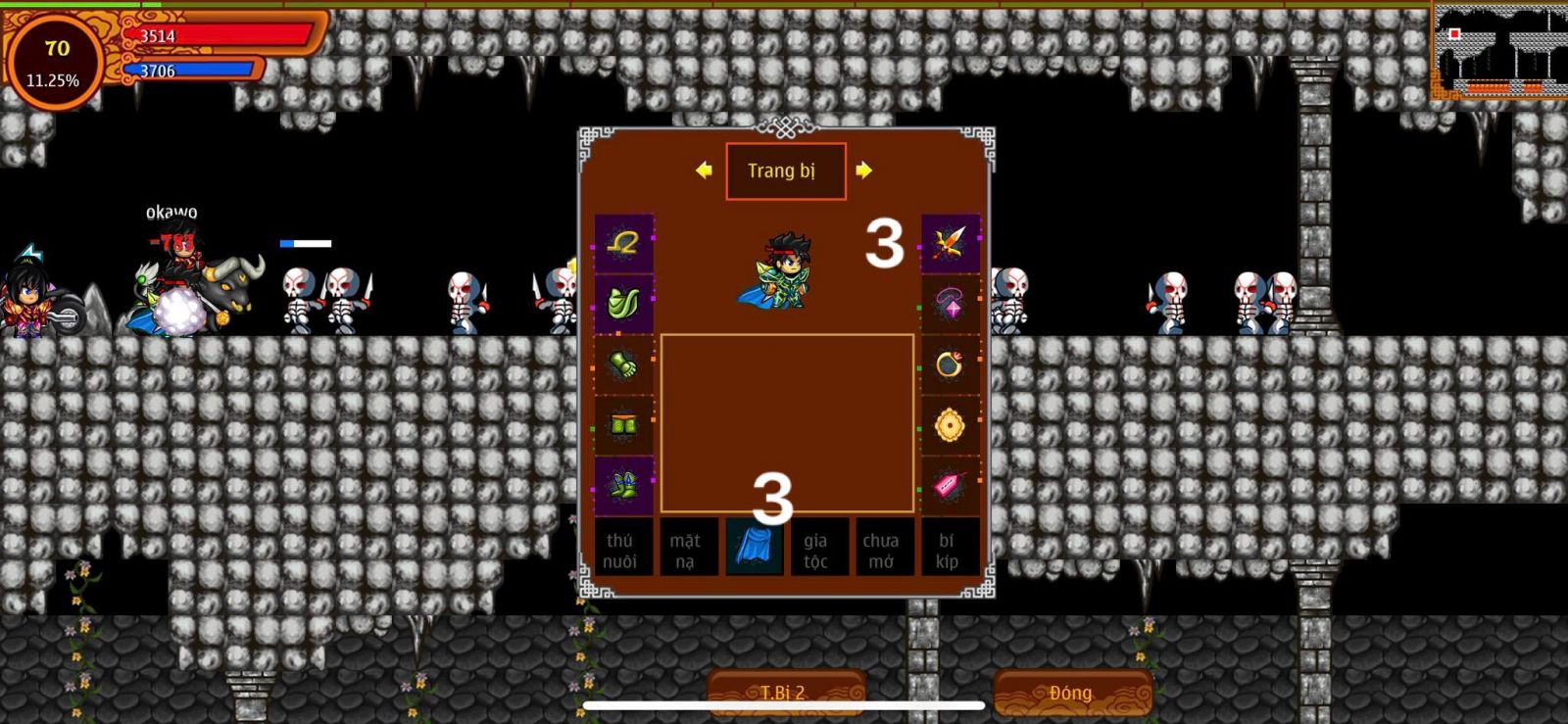Select the yellow headband equipment slot
The image size is (1568, 724).
coord(623,243)
